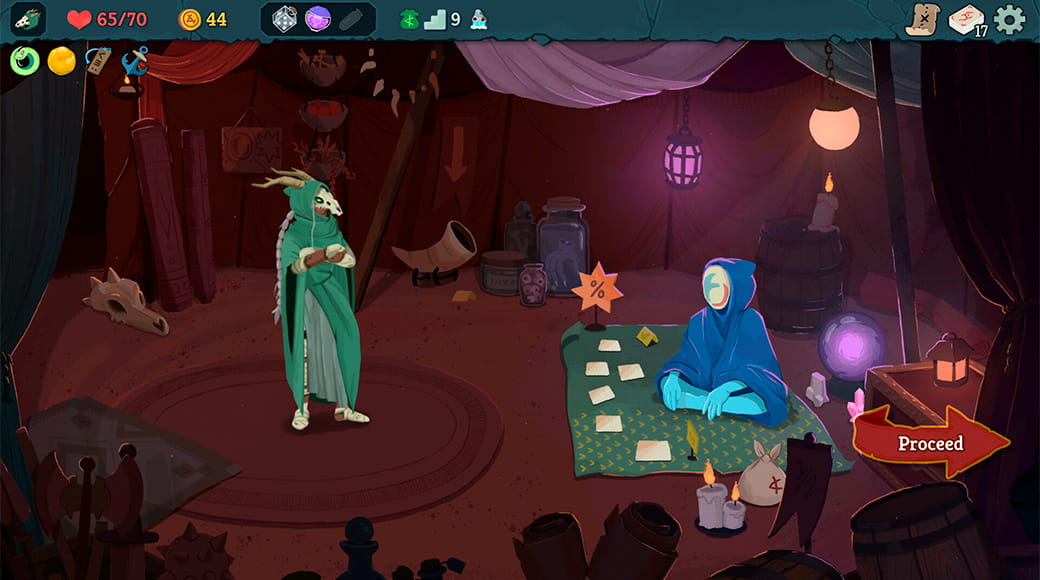Image resolution: width=1040 pixels, height=580 pixels.
Task: Select the purple potion slot
Action: [318, 19]
